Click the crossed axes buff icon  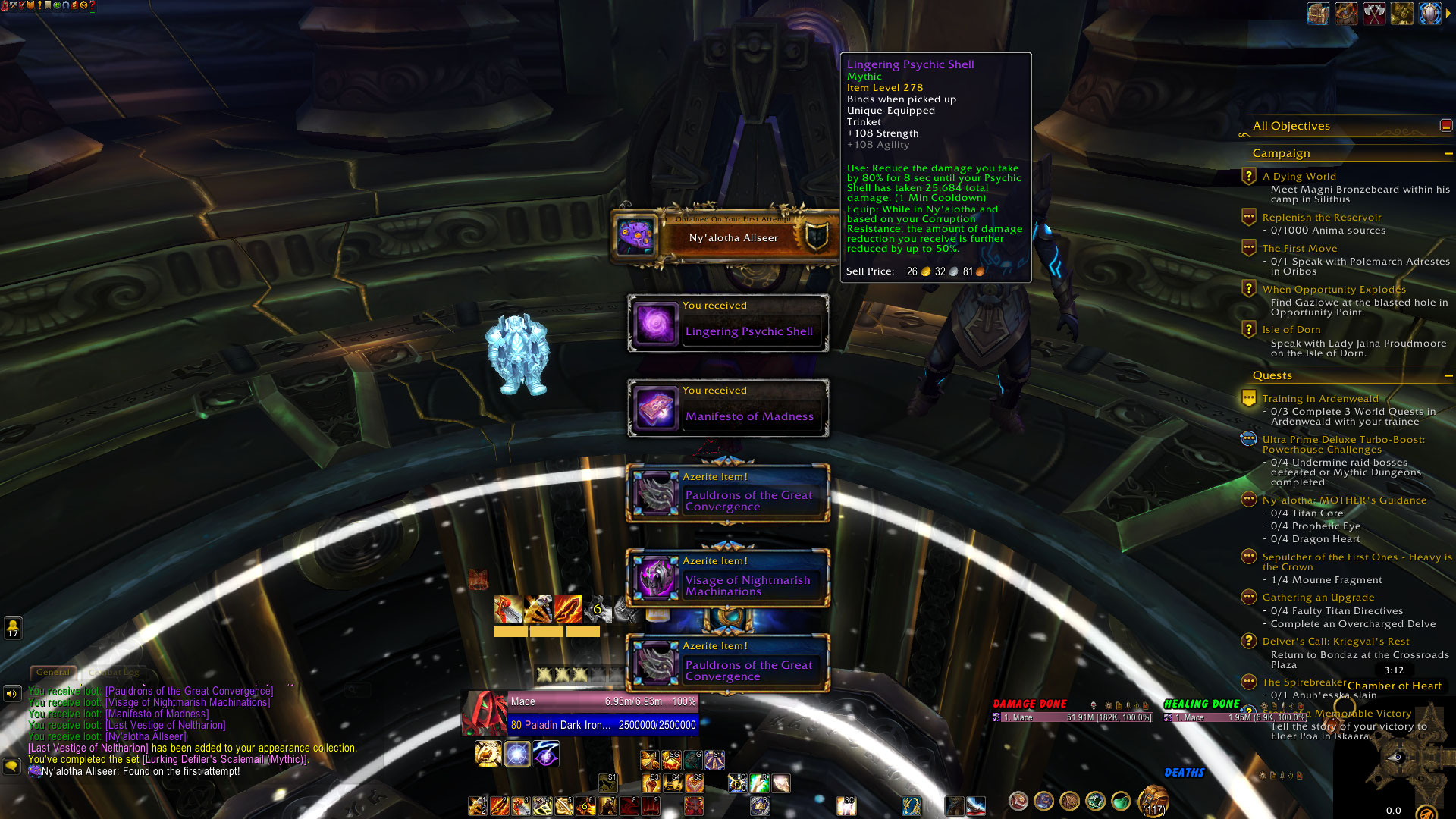pos(1374,14)
